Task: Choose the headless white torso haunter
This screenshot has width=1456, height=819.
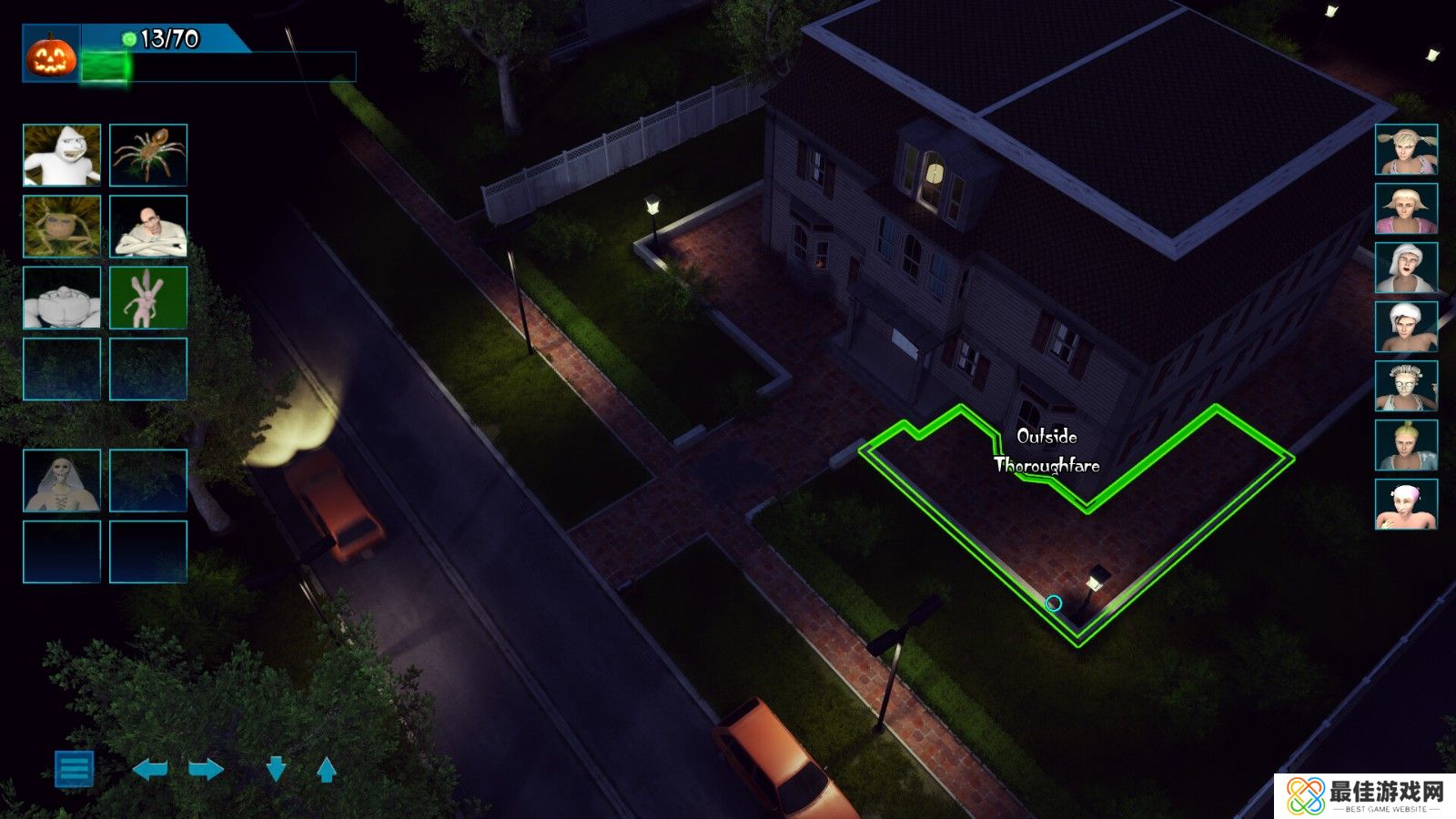Action: click(62, 298)
